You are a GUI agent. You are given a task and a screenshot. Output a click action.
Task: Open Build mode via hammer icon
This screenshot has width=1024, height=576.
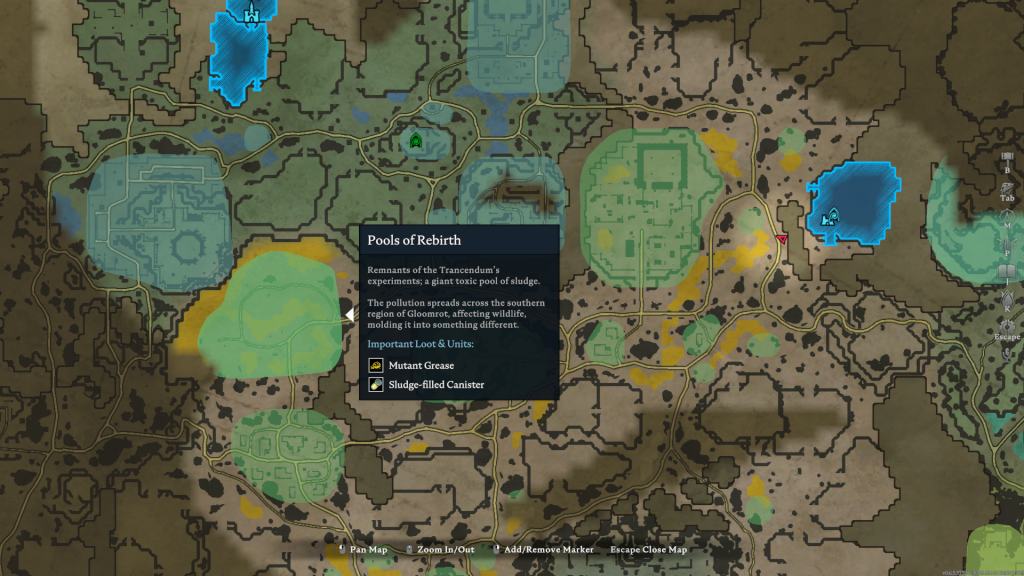(1007, 157)
